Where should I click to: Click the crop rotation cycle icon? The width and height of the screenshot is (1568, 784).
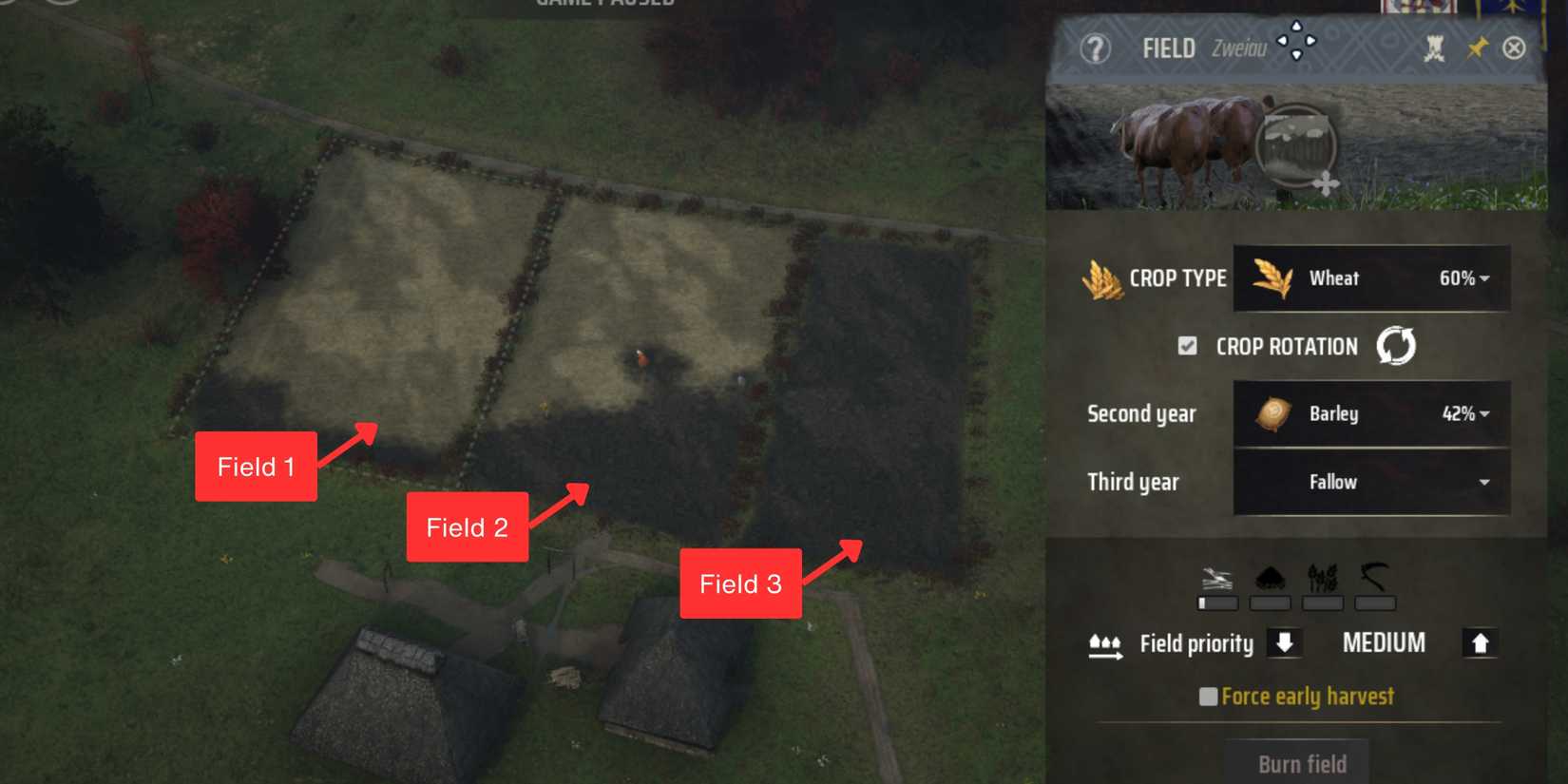(1393, 346)
